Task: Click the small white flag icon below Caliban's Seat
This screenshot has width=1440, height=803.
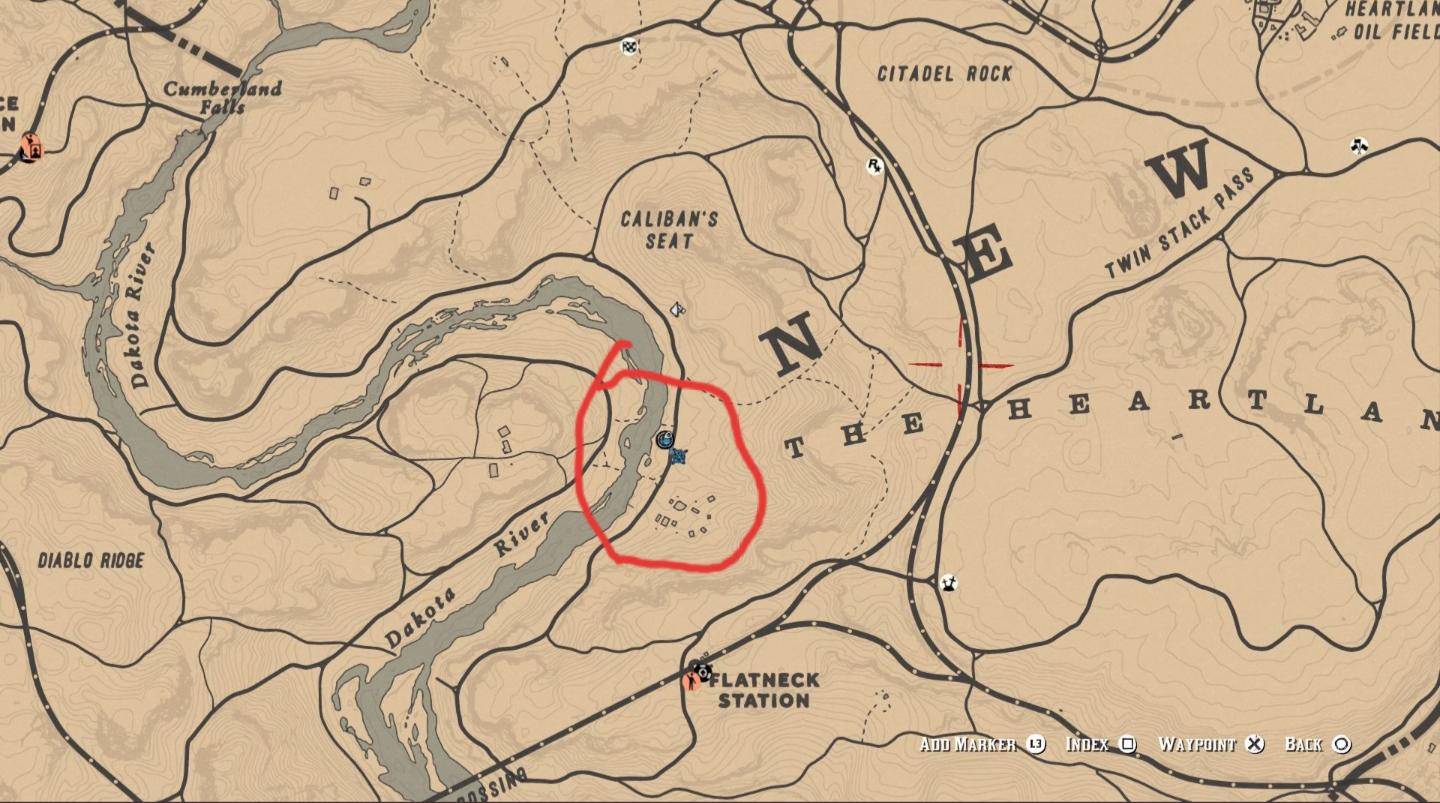Action: [676, 310]
